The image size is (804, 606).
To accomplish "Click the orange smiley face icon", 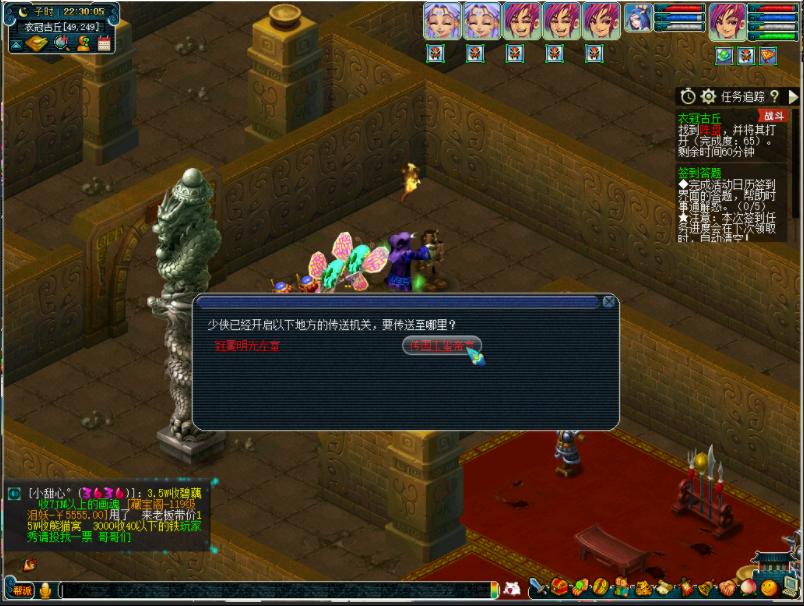I will click(x=768, y=588).
